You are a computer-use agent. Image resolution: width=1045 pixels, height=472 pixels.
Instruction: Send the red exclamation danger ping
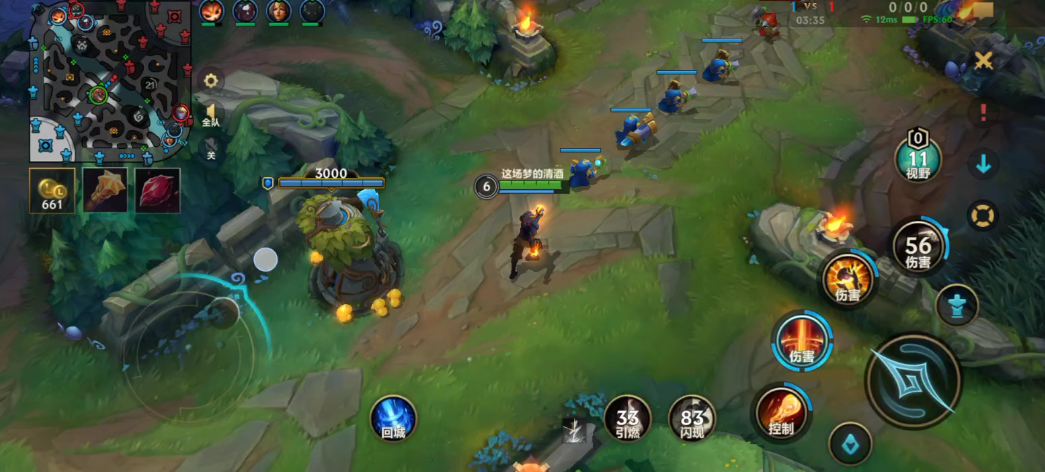pyautogui.click(x=984, y=112)
